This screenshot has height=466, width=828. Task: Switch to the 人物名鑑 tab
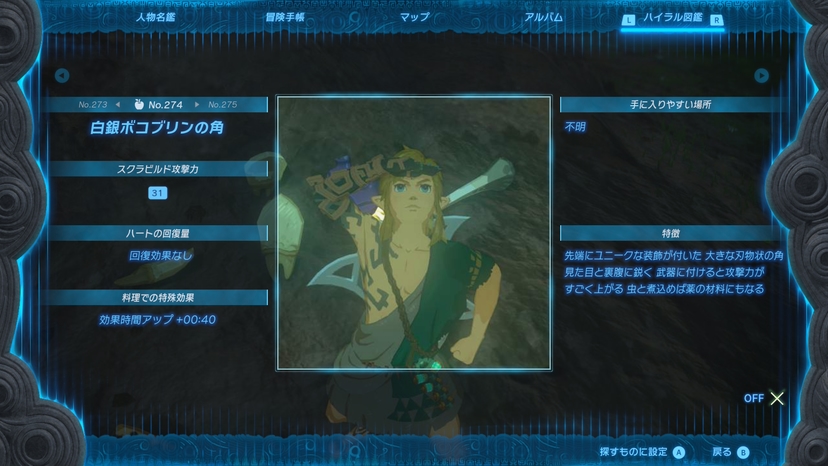tap(154, 17)
